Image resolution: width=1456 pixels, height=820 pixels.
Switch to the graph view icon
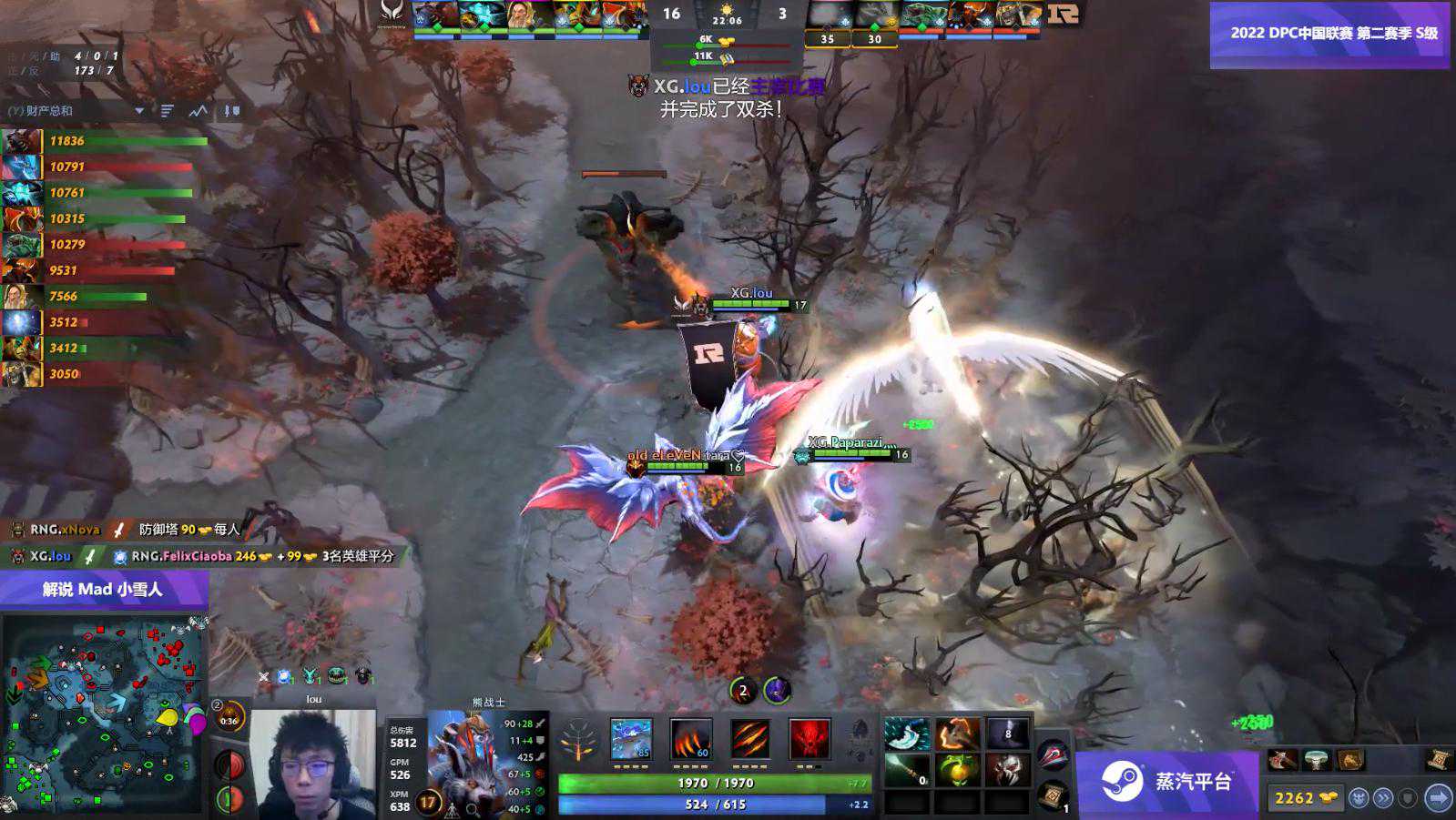click(x=198, y=111)
